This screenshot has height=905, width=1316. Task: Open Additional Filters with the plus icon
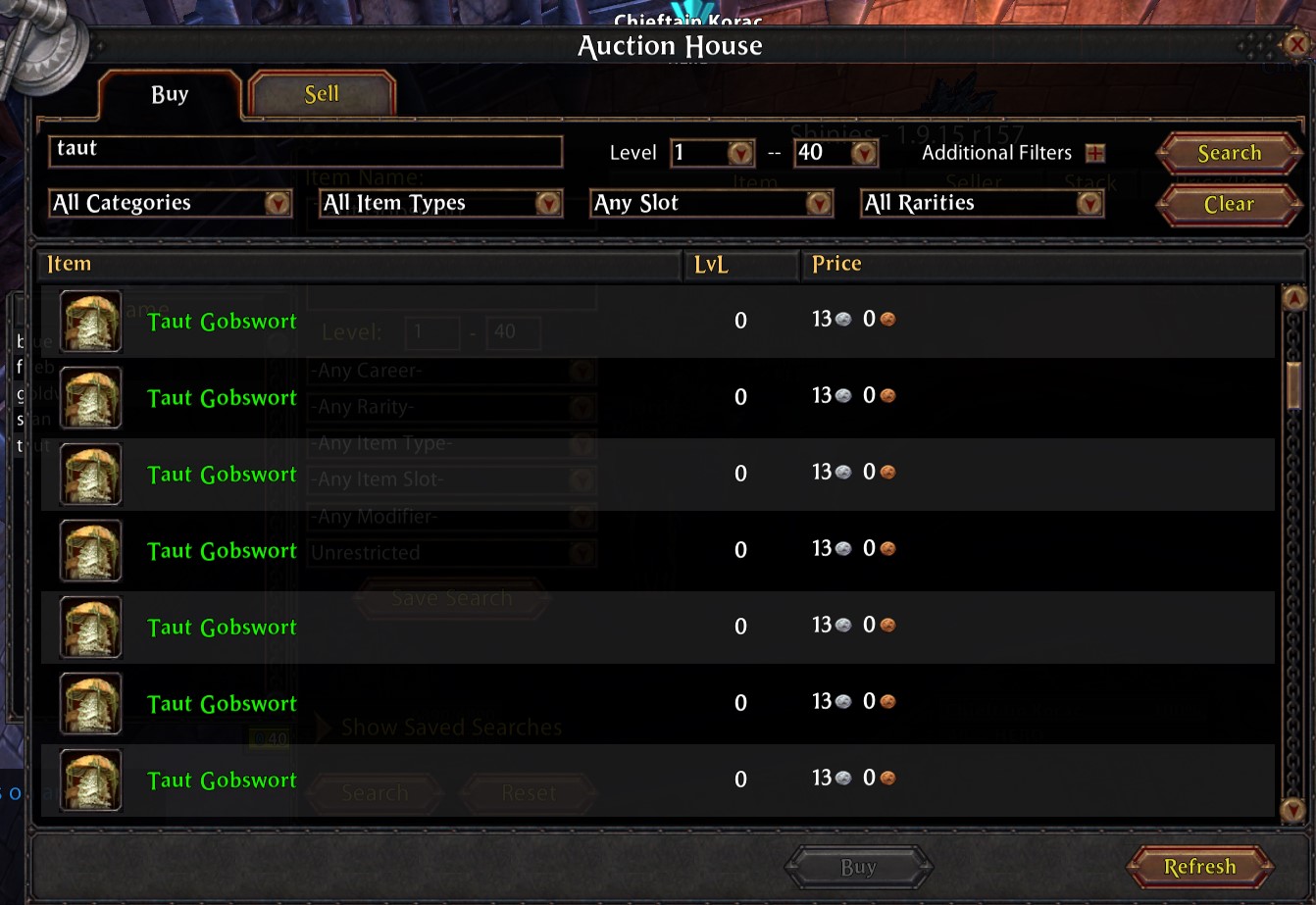point(1098,152)
